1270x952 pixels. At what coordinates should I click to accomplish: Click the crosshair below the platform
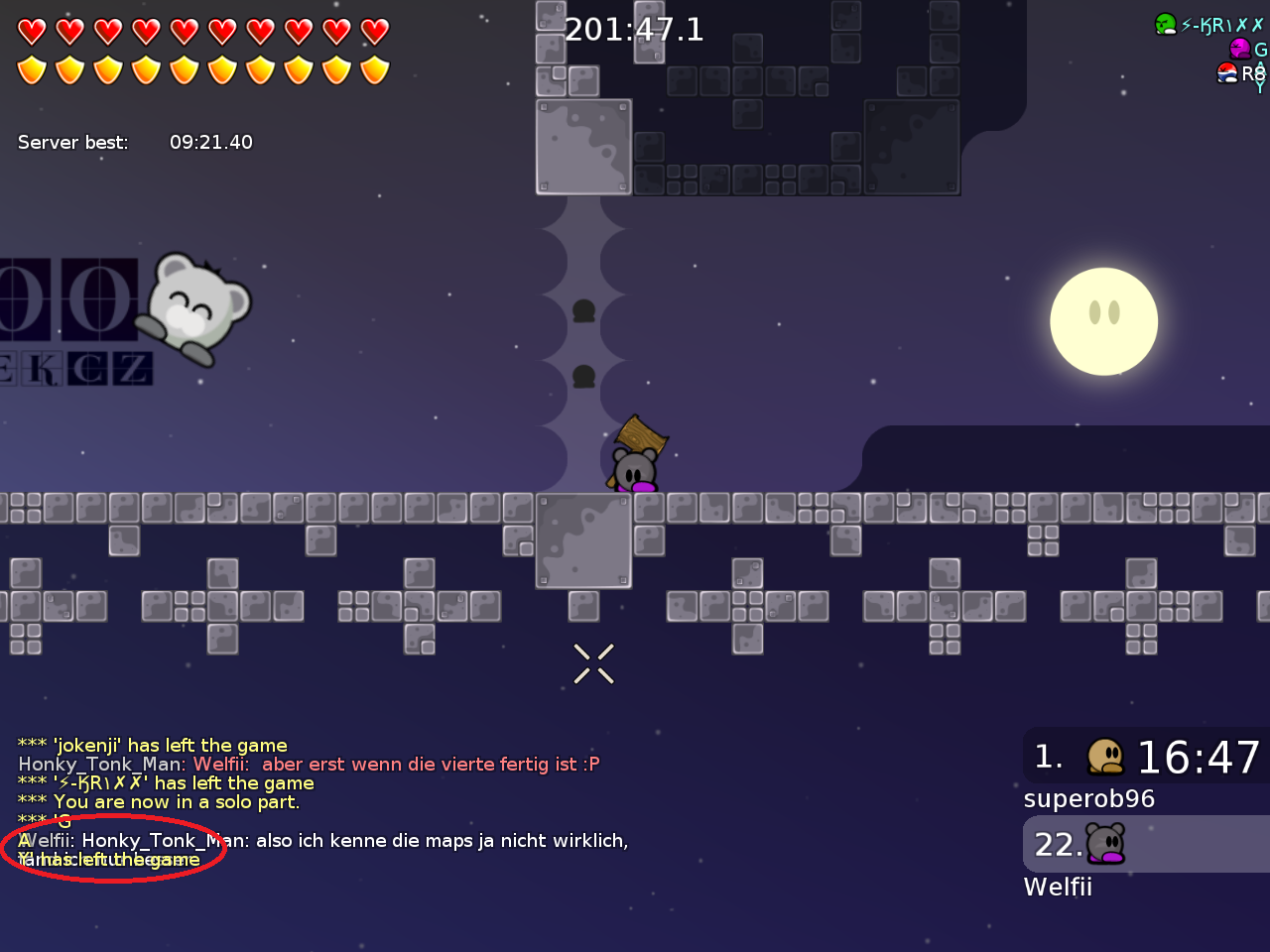(x=592, y=662)
